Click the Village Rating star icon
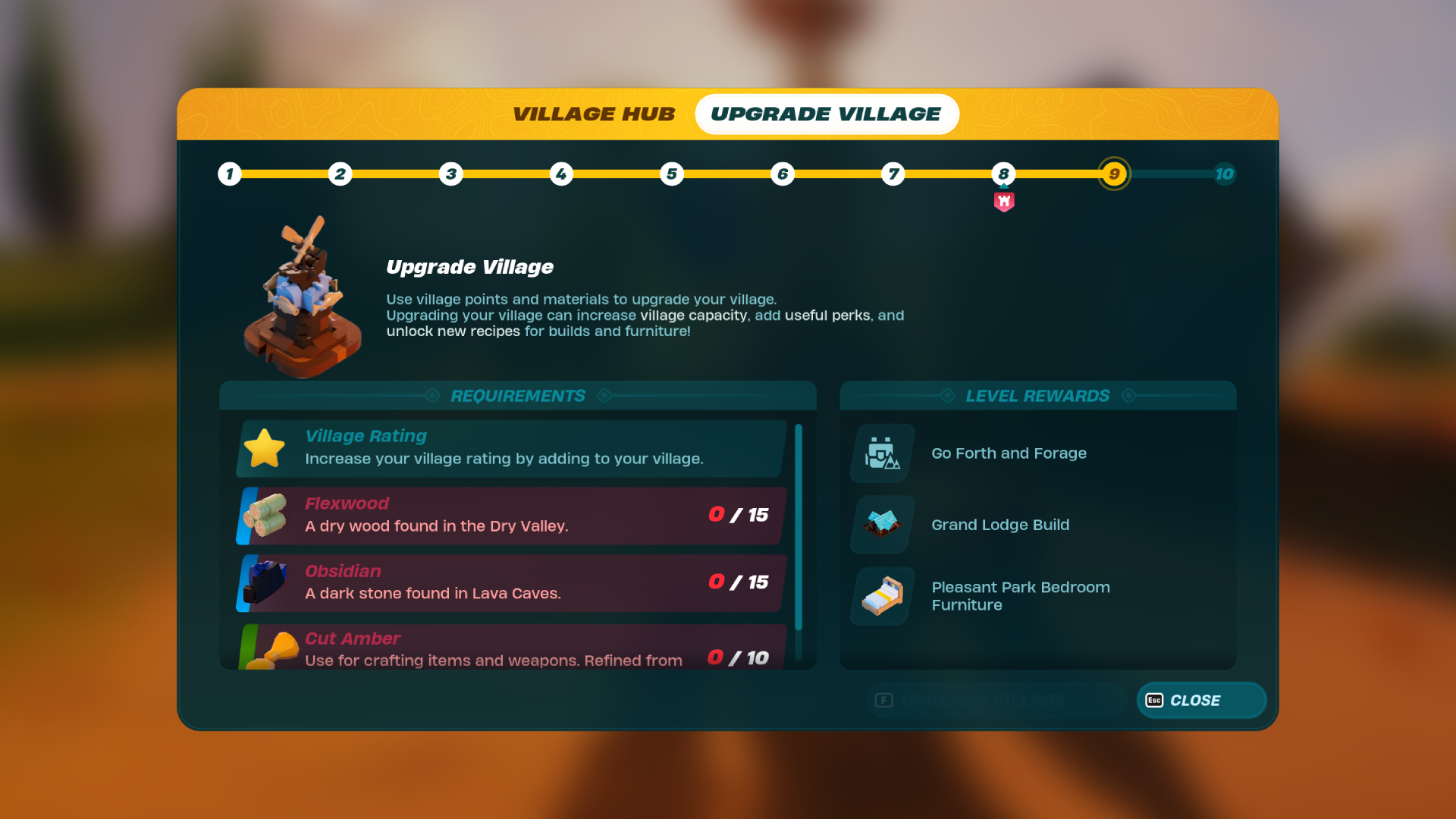The height and width of the screenshot is (819, 1456). 265,447
